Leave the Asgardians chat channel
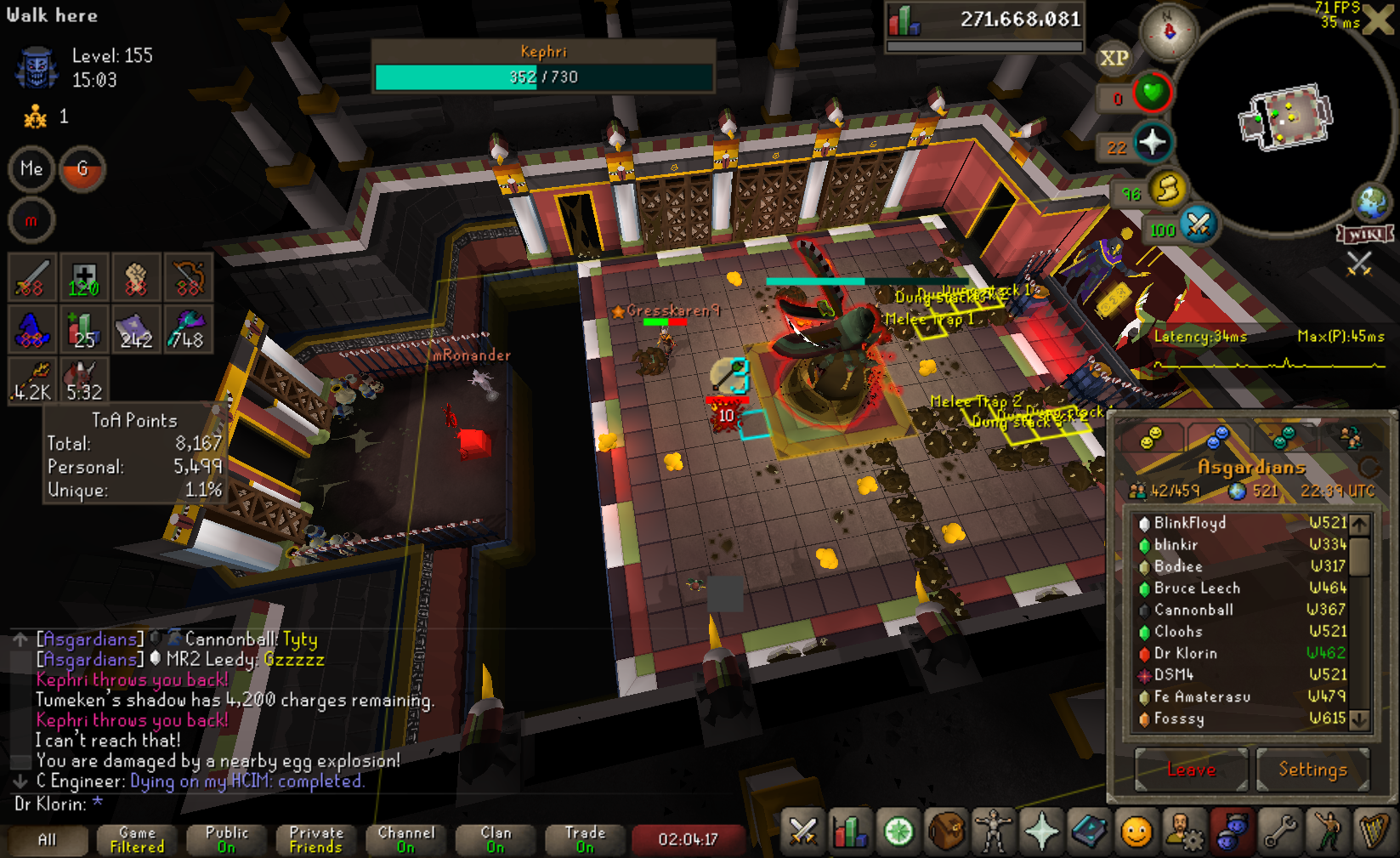Image resolution: width=1400 pixels, height=858 pixels. [x=1191, y=770]
